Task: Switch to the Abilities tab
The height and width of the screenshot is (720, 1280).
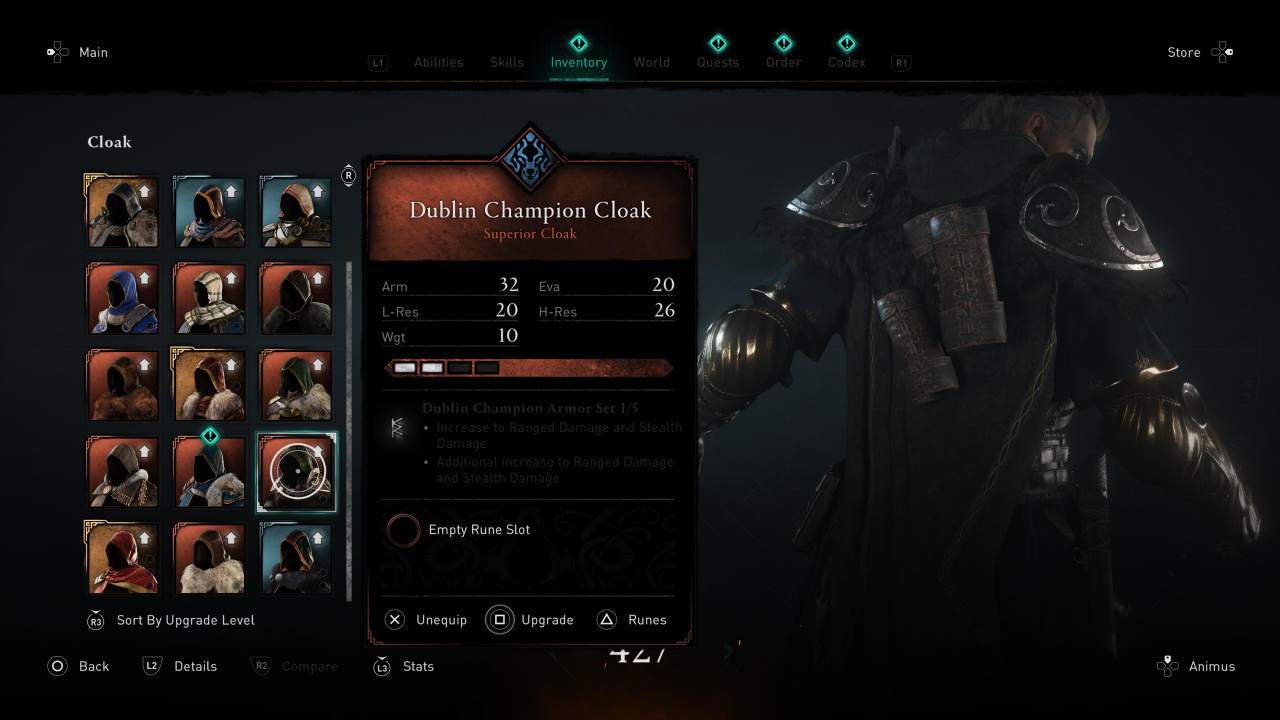Action: pyautogui.click(x=438, y=62)
